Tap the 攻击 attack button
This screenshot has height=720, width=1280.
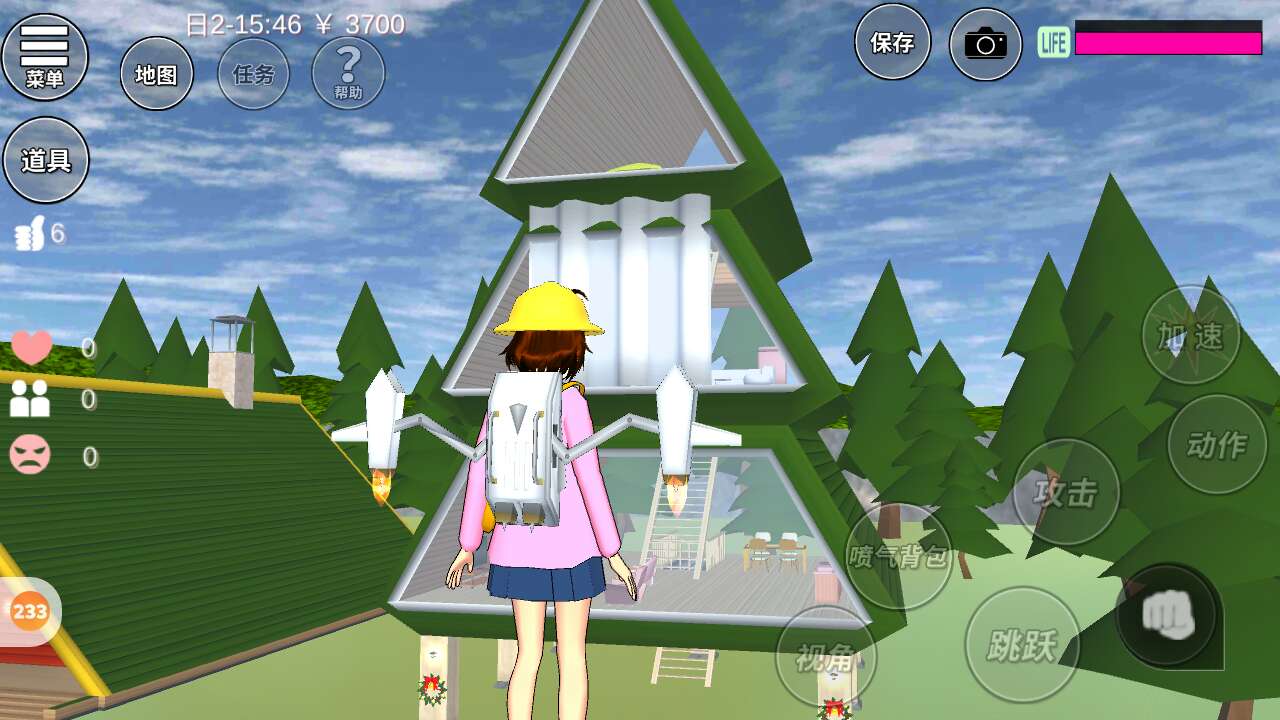coord(1066,492)
